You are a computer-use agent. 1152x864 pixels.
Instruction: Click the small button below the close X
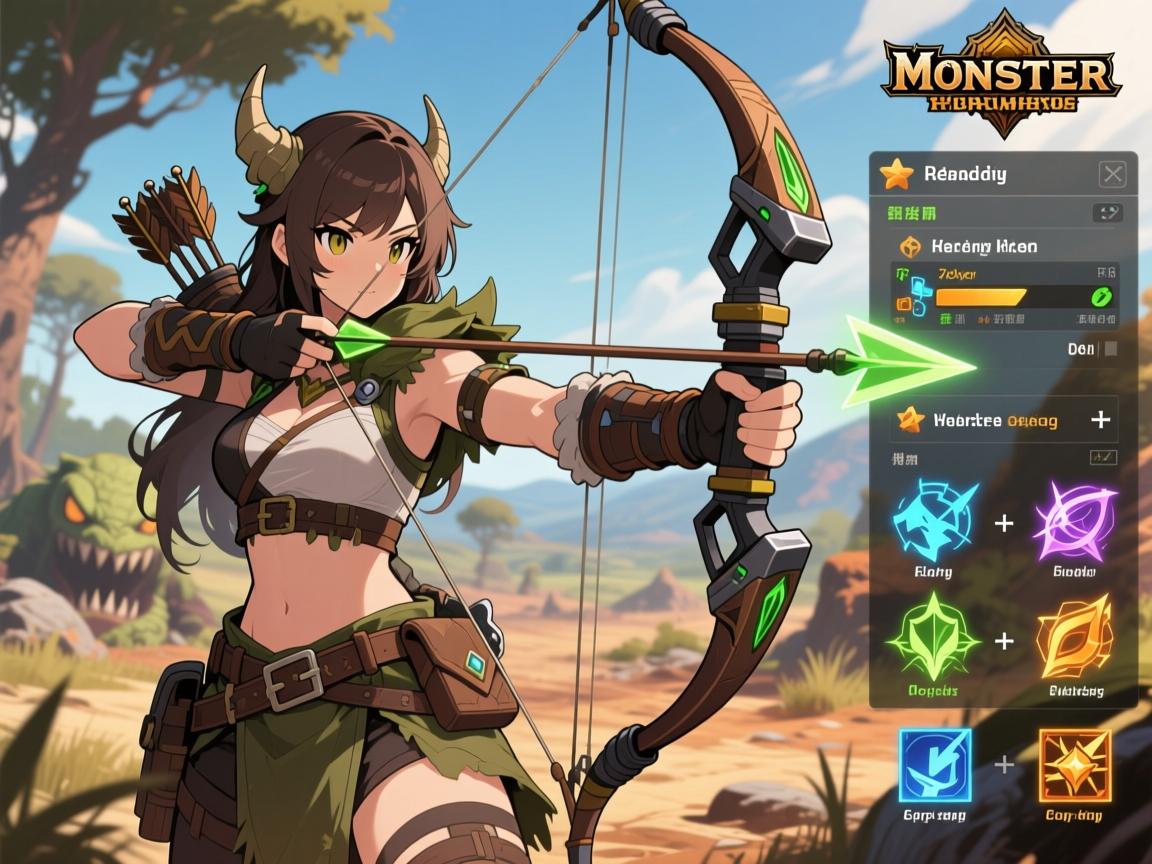pyautogui.click(x=1108, y=212)
